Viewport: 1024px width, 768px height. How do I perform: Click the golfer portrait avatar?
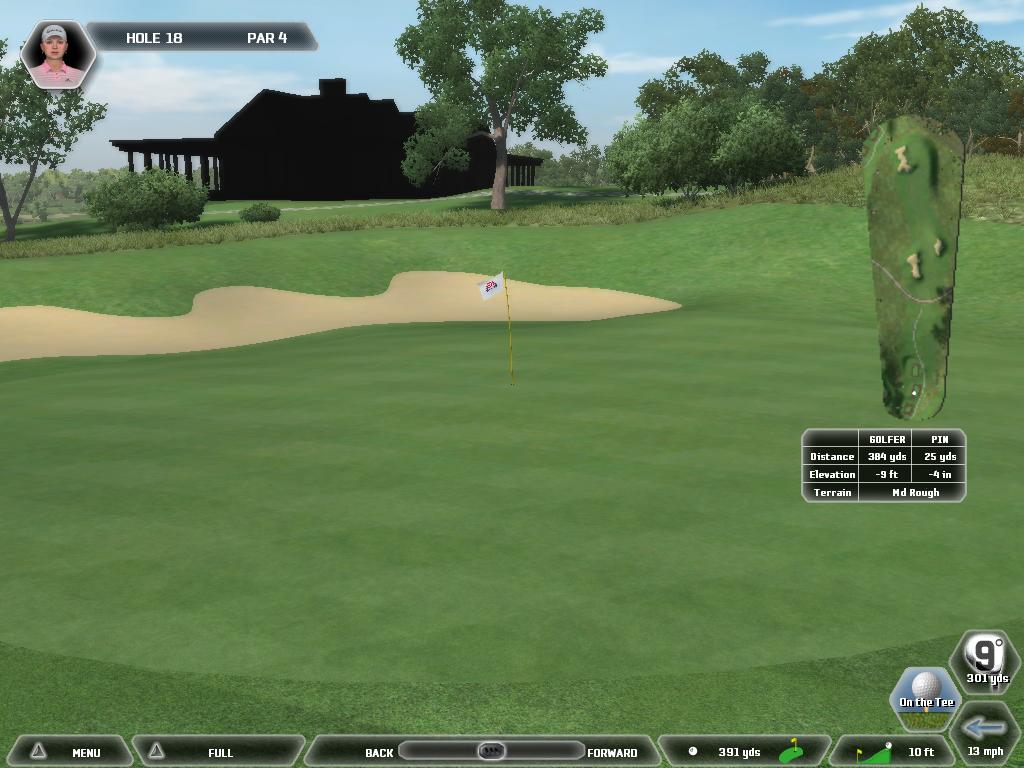(x=57, y=54)
